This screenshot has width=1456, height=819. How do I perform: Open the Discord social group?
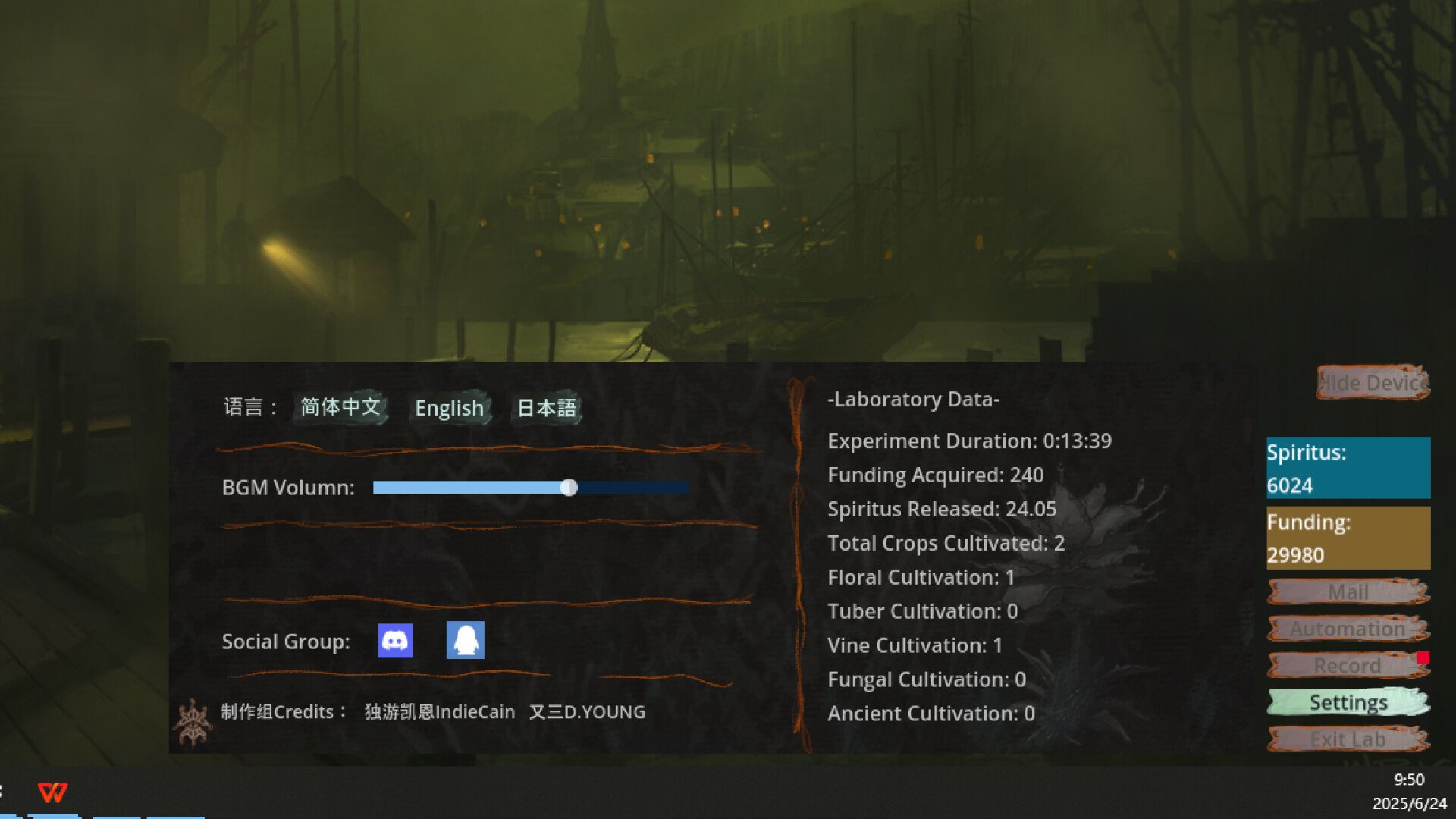click(395, 641)
